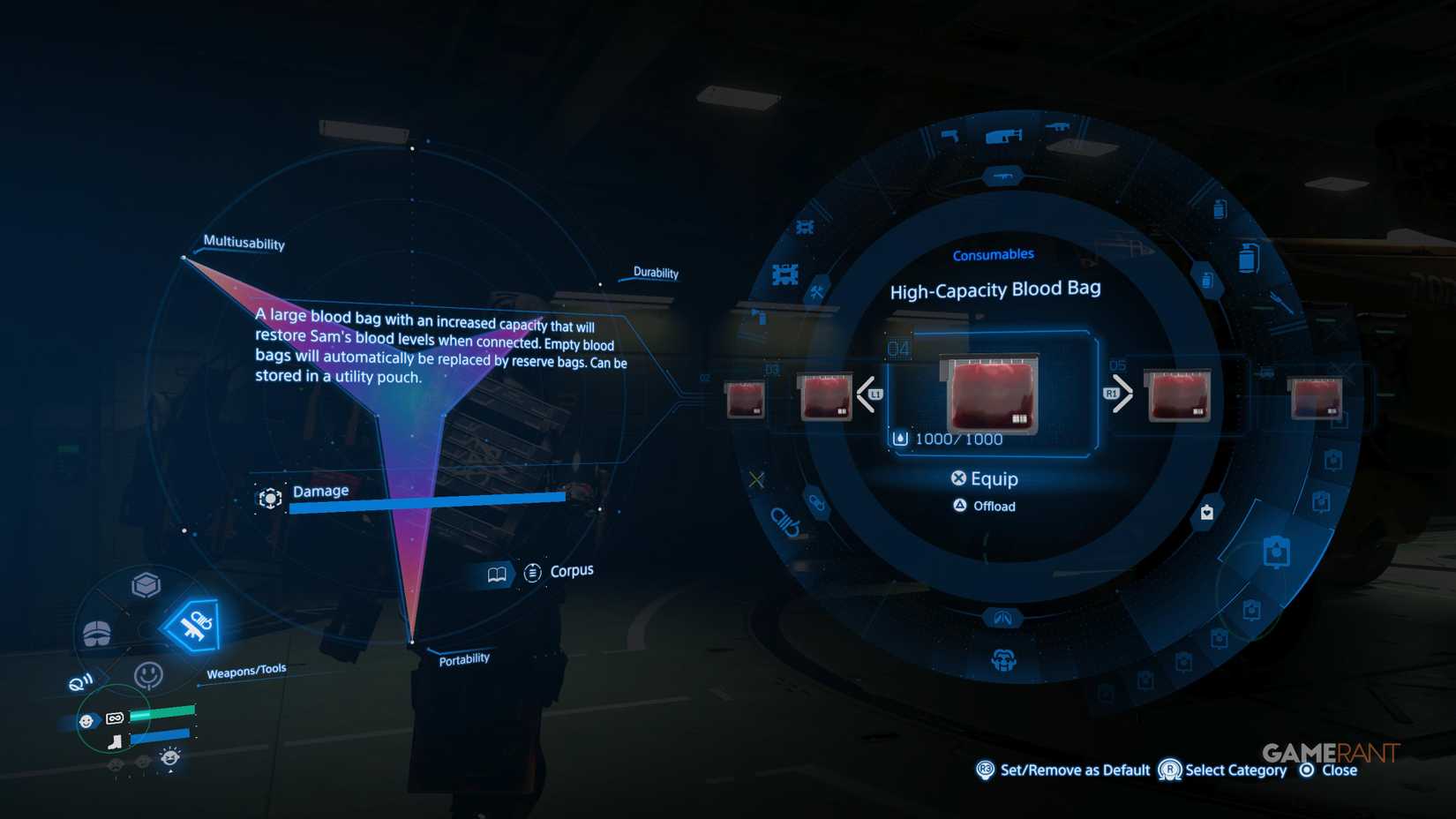Click the heart consumable icon on the ring

1206,512
